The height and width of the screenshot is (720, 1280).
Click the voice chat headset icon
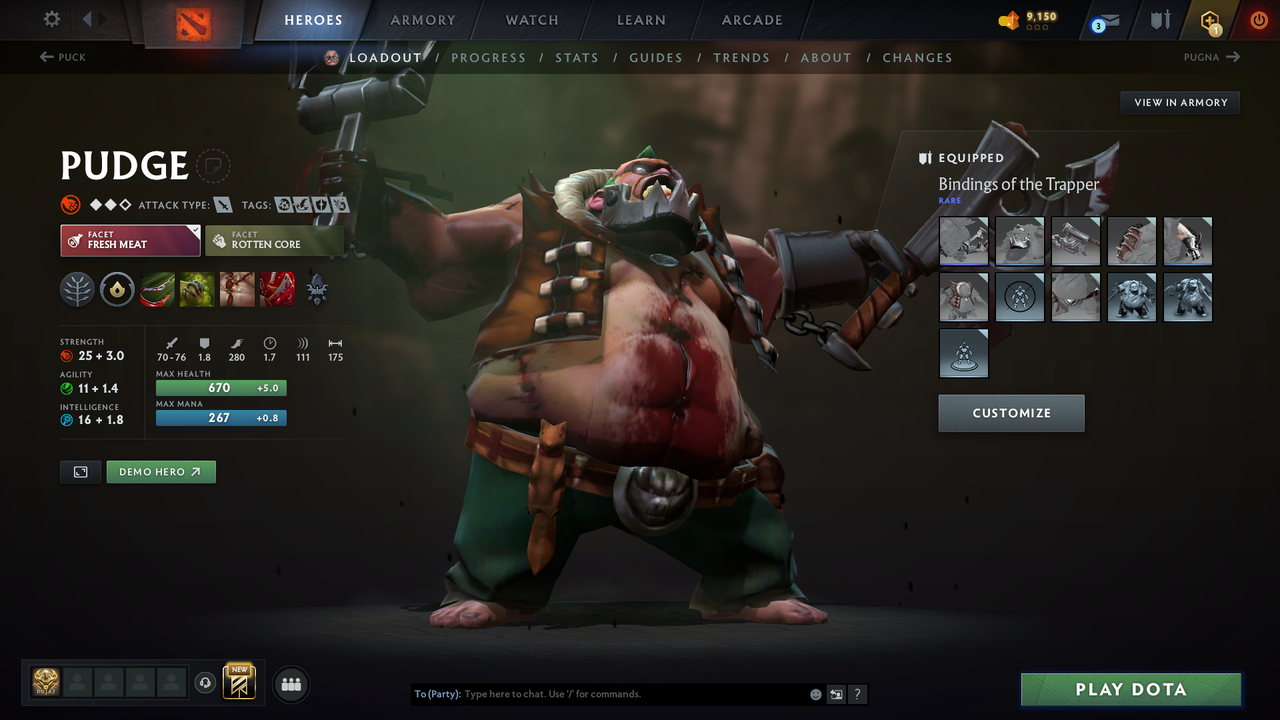tap(207, 683)
